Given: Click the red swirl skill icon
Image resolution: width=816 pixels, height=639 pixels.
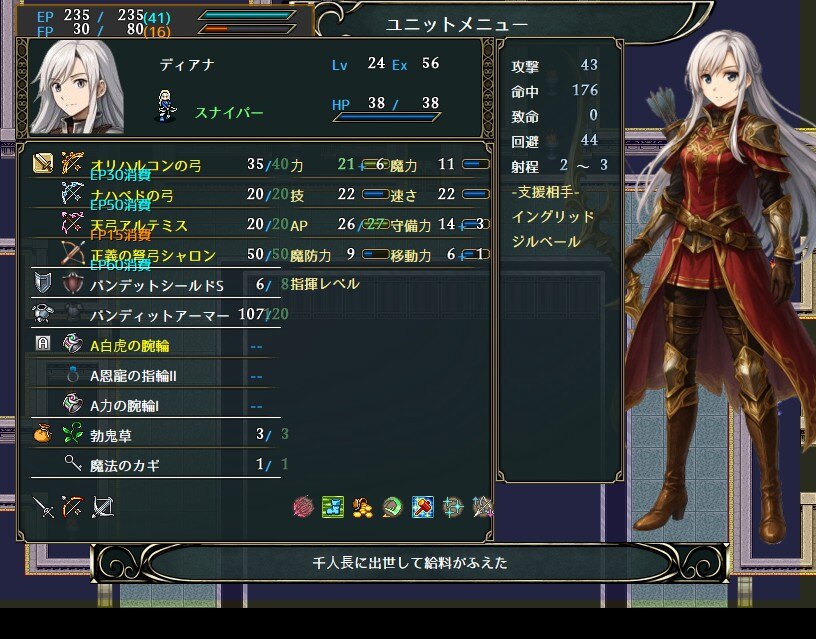Looking at the screenshot, I should pos(303,507).
